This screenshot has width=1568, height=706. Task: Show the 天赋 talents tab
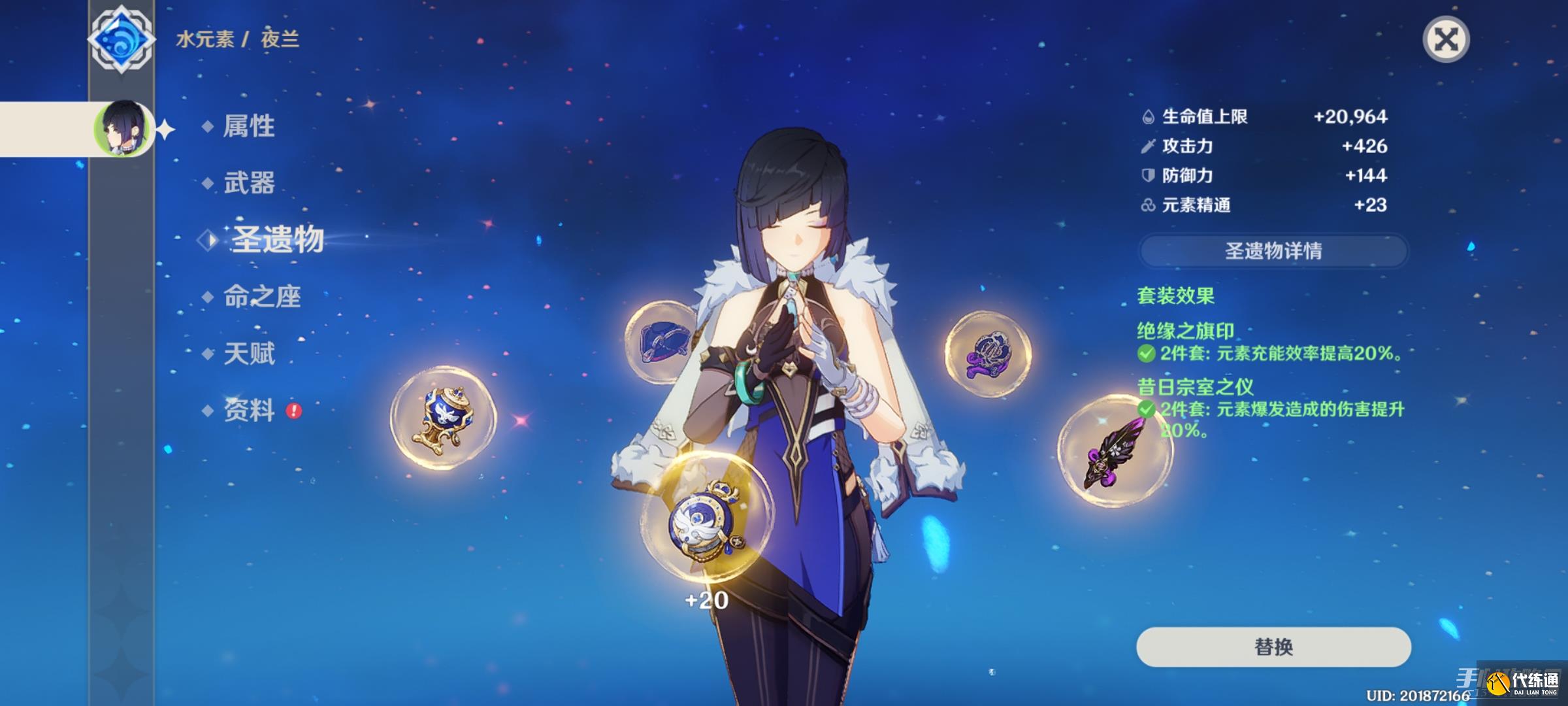pyautogui.click(x=248, y=354)
